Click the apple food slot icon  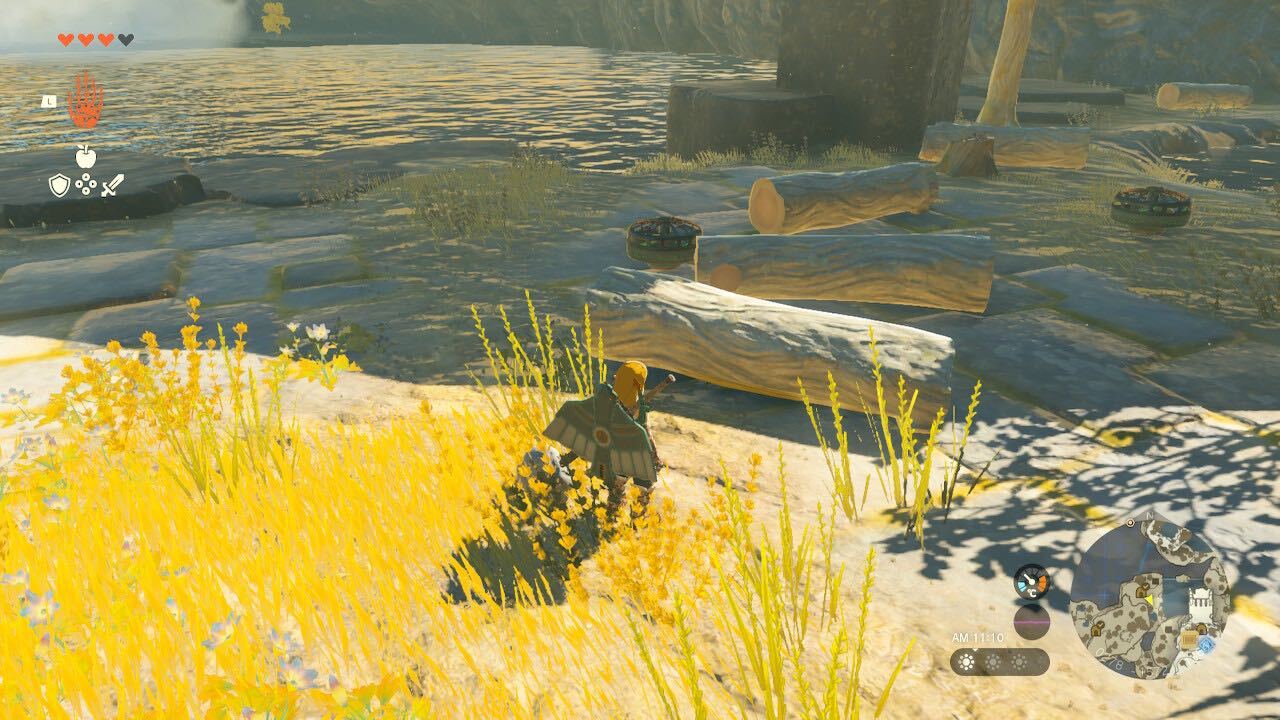(x=86, y=156)
